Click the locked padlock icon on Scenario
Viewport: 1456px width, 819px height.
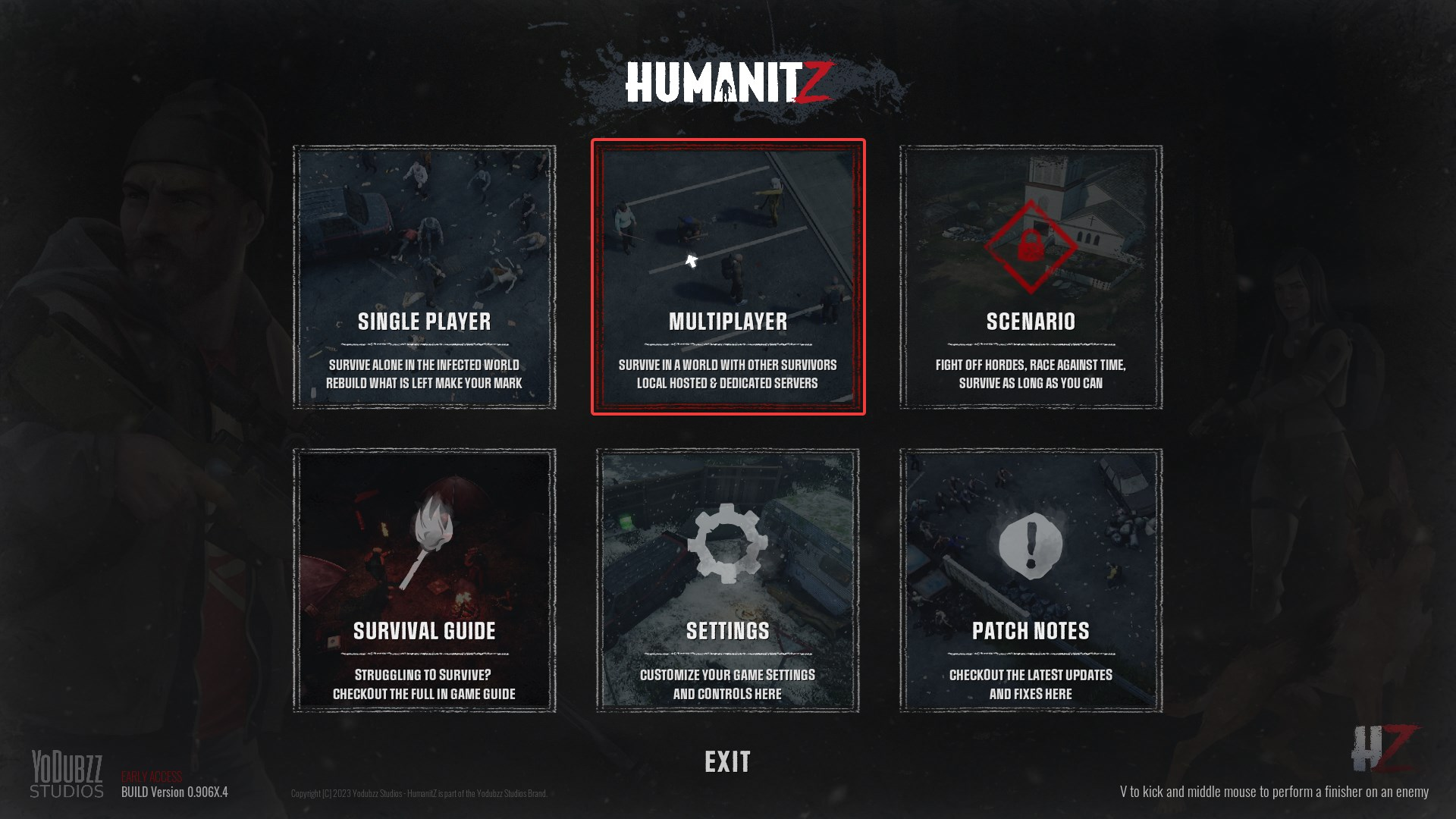pos(1031,243)
